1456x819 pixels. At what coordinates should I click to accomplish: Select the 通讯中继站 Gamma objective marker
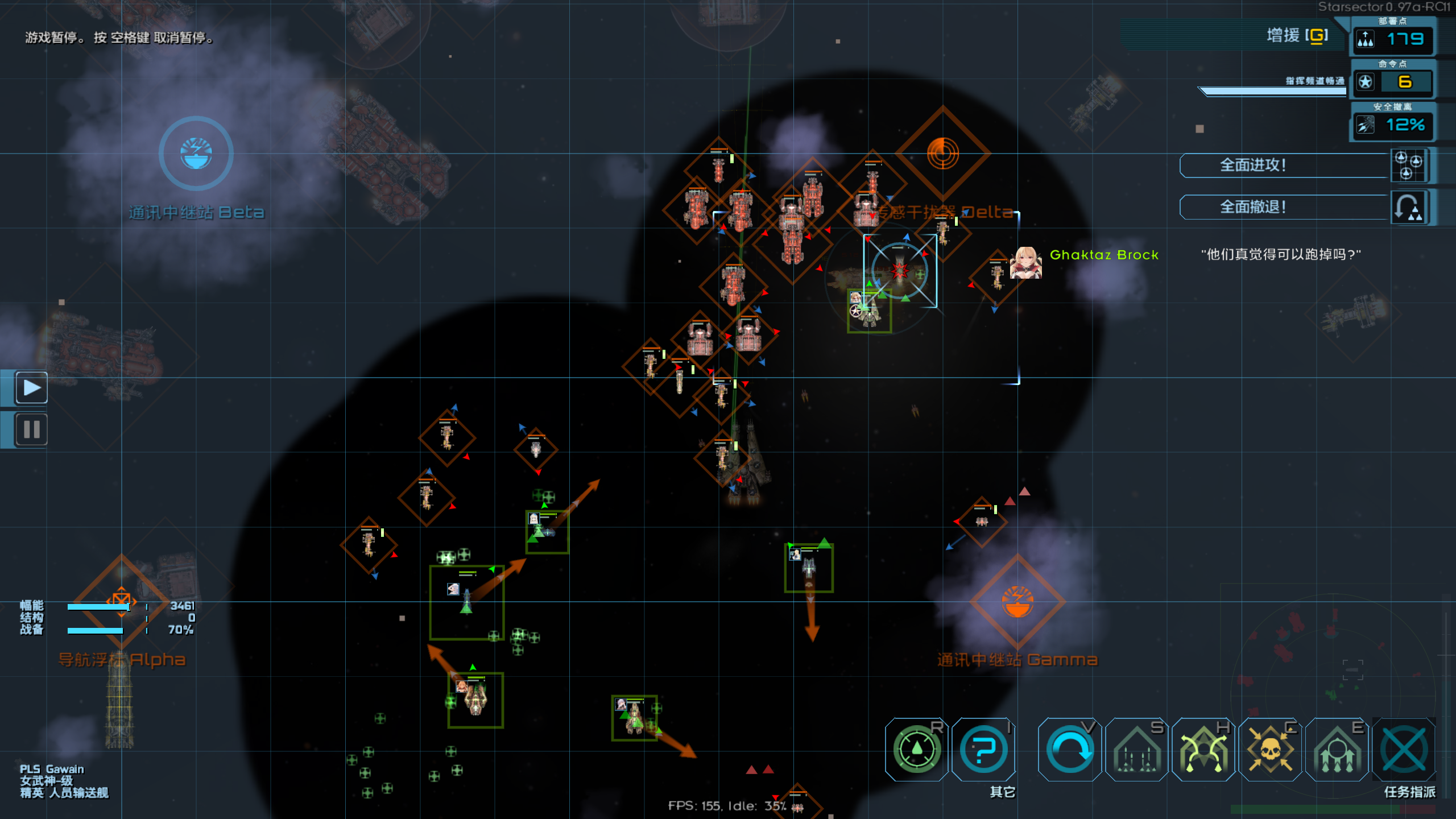click(x=1017, y=602)
